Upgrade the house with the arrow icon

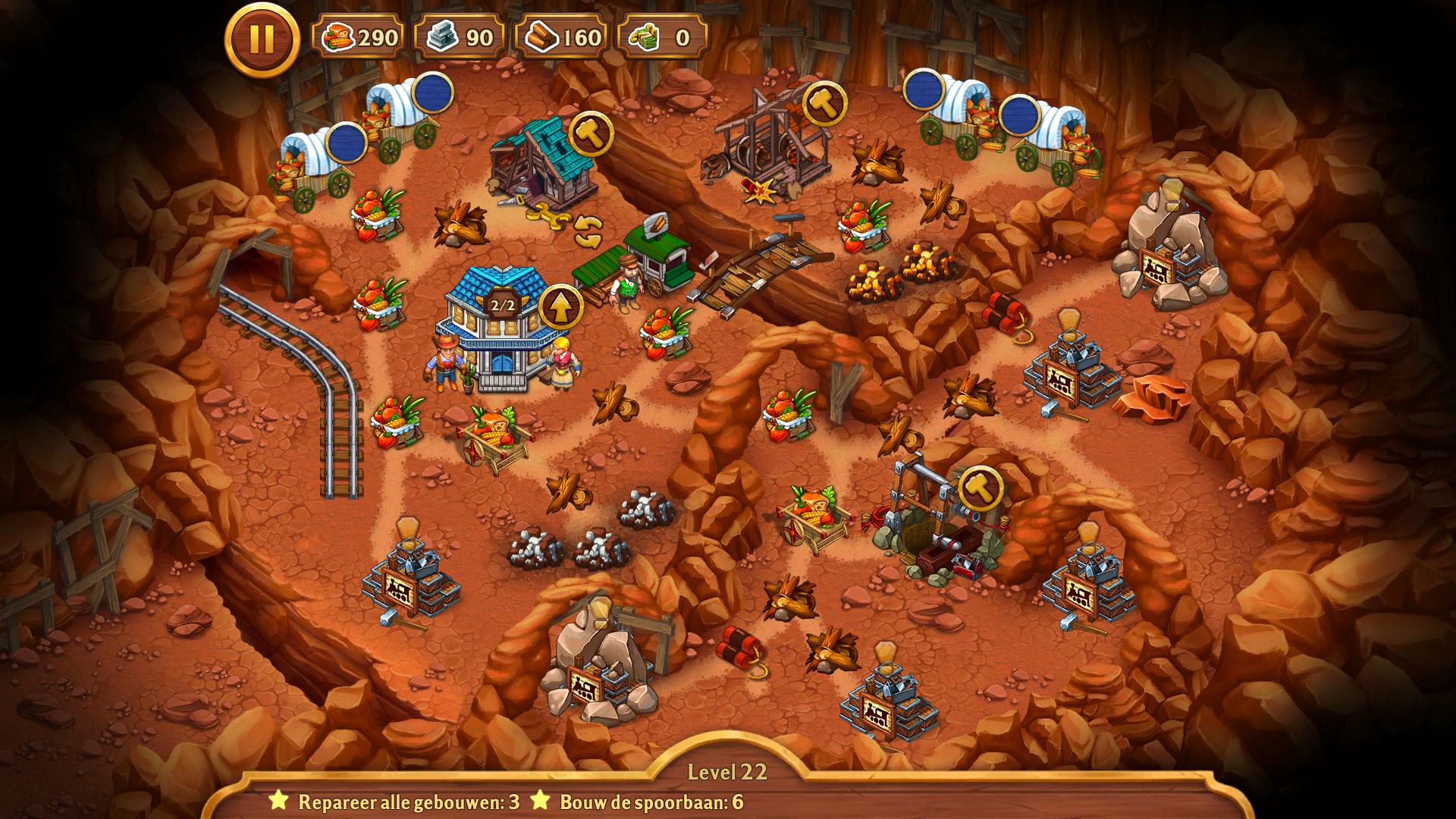click(x=560, y=307)
